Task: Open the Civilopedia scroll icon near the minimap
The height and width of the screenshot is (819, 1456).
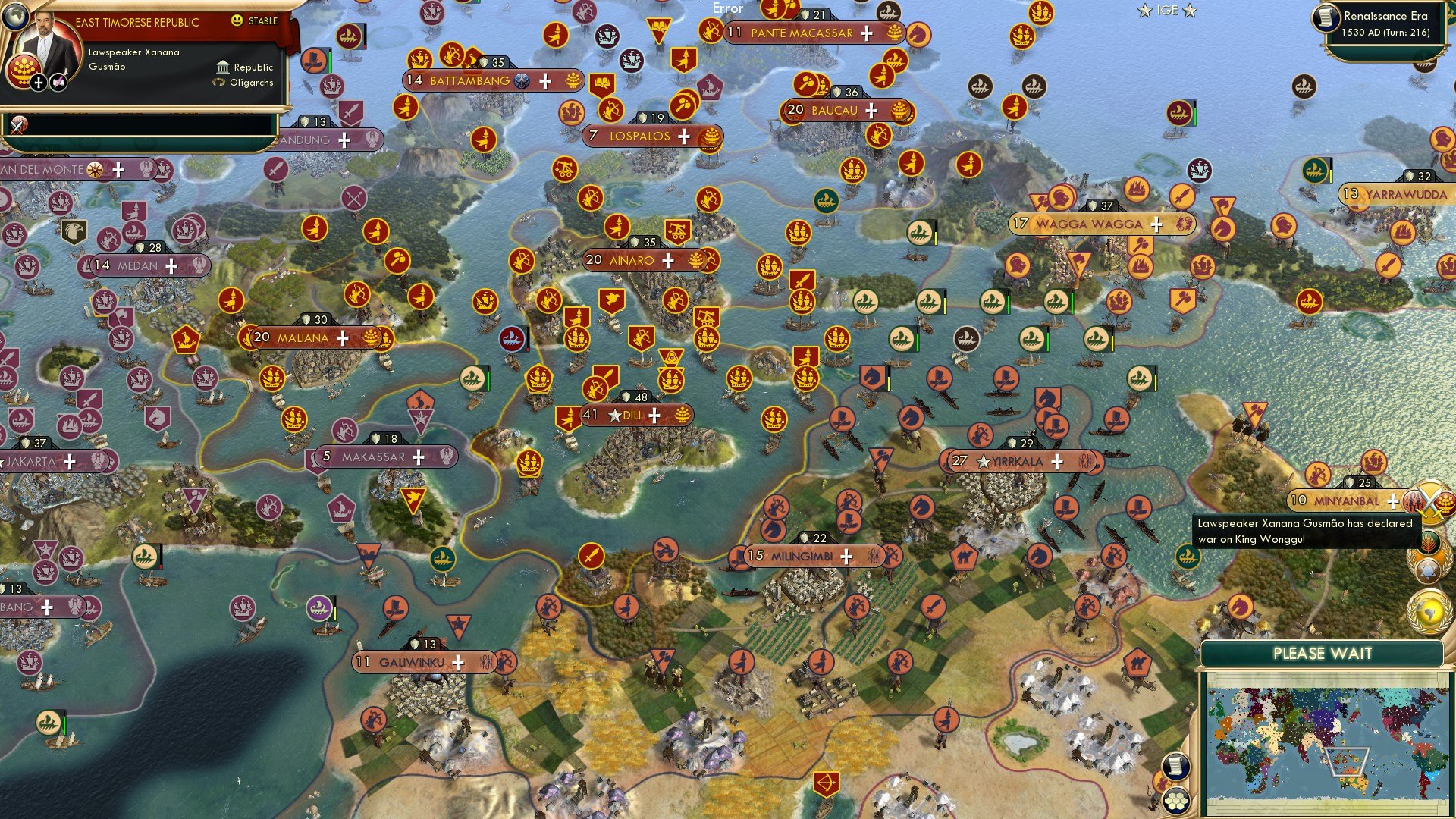Action: tap(1177, 767)
